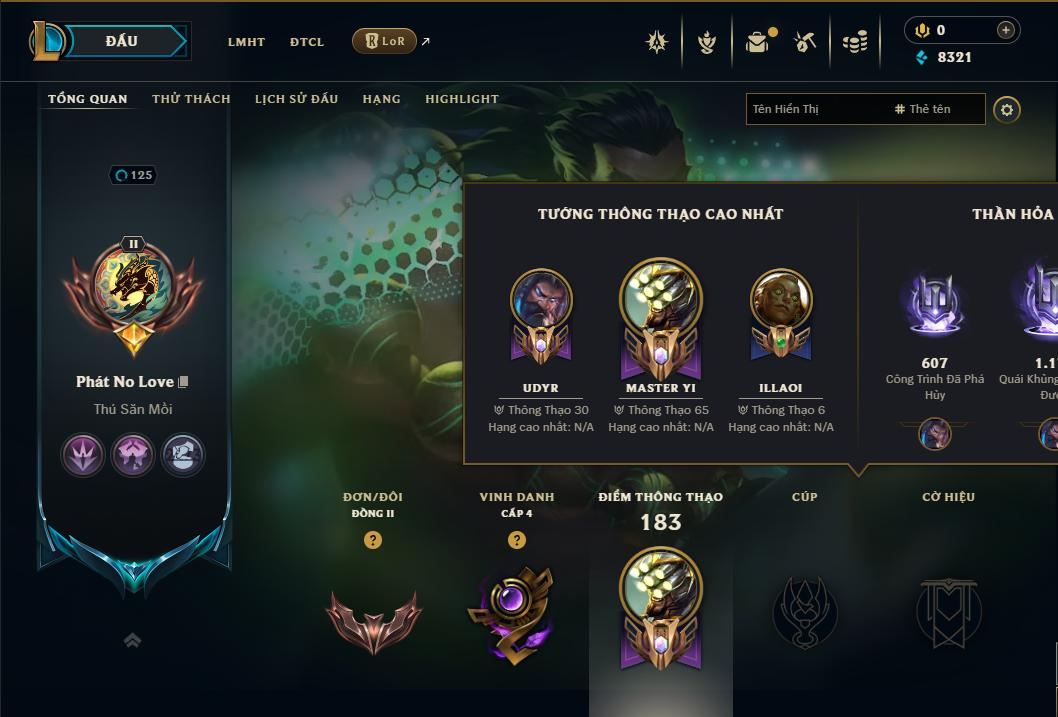Switch to the HẠNG tab
1058x717 pixels.
point(381,99)
